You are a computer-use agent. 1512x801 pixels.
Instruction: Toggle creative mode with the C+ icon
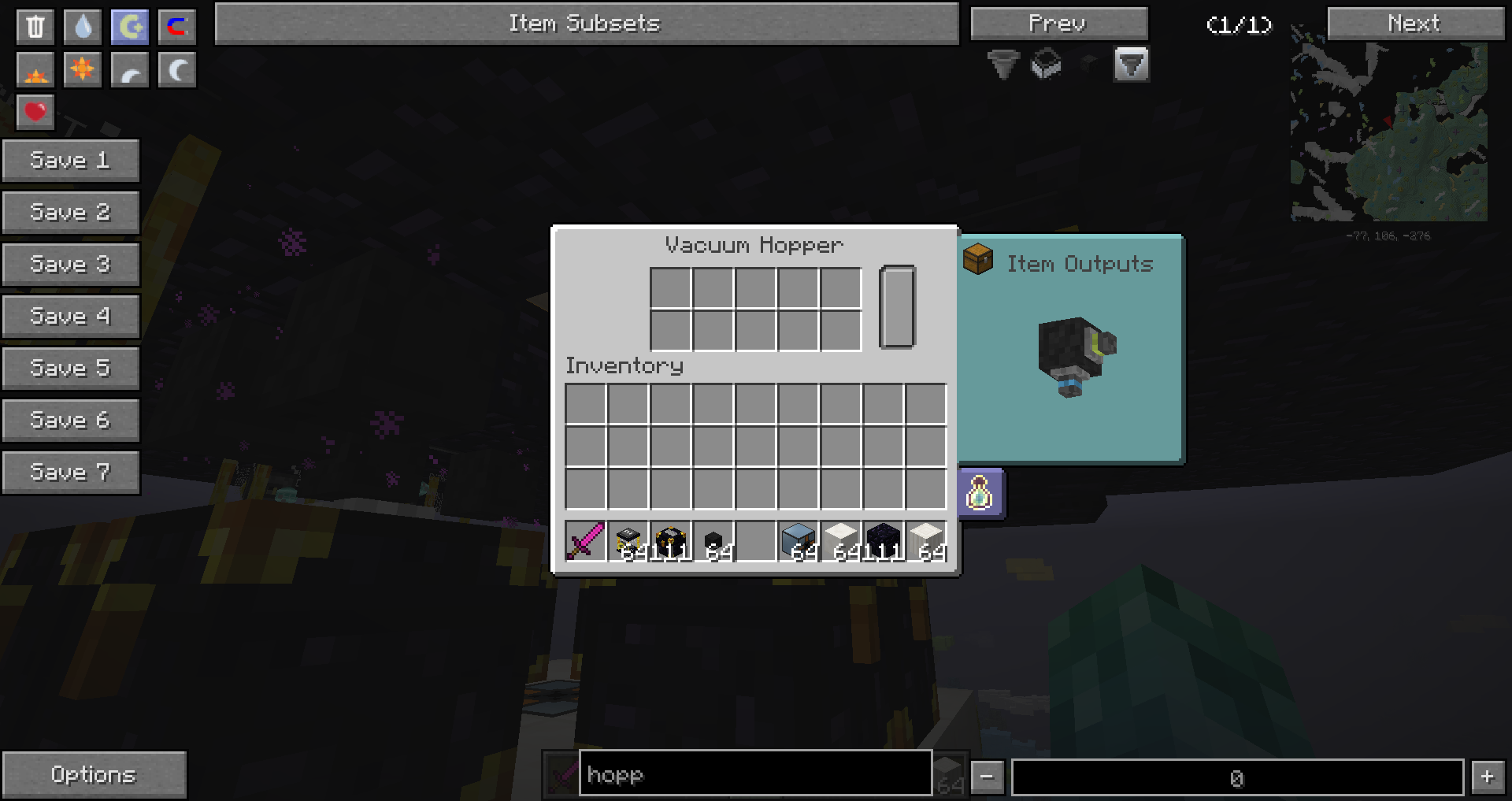[129, 25]
